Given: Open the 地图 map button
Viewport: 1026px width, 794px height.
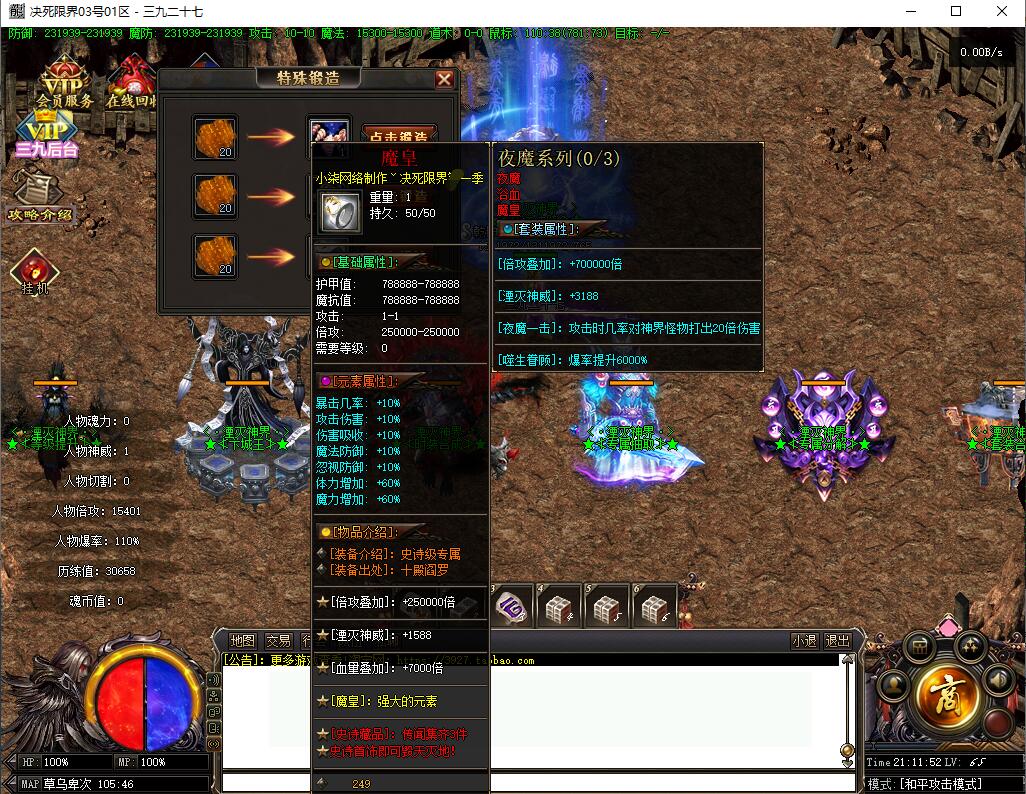Looking at the screenshot, I should click(243, 641).
